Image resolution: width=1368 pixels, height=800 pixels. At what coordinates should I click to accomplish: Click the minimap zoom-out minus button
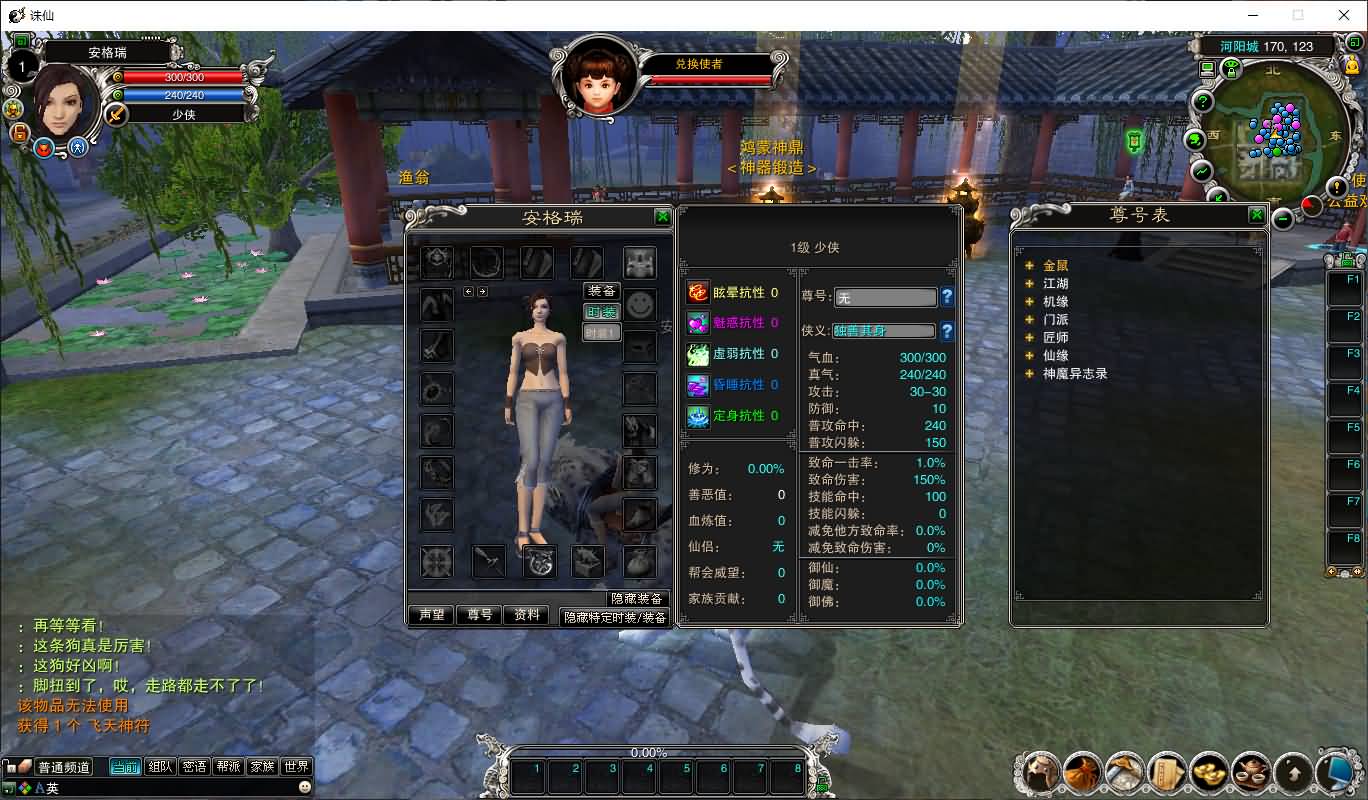1283,218
